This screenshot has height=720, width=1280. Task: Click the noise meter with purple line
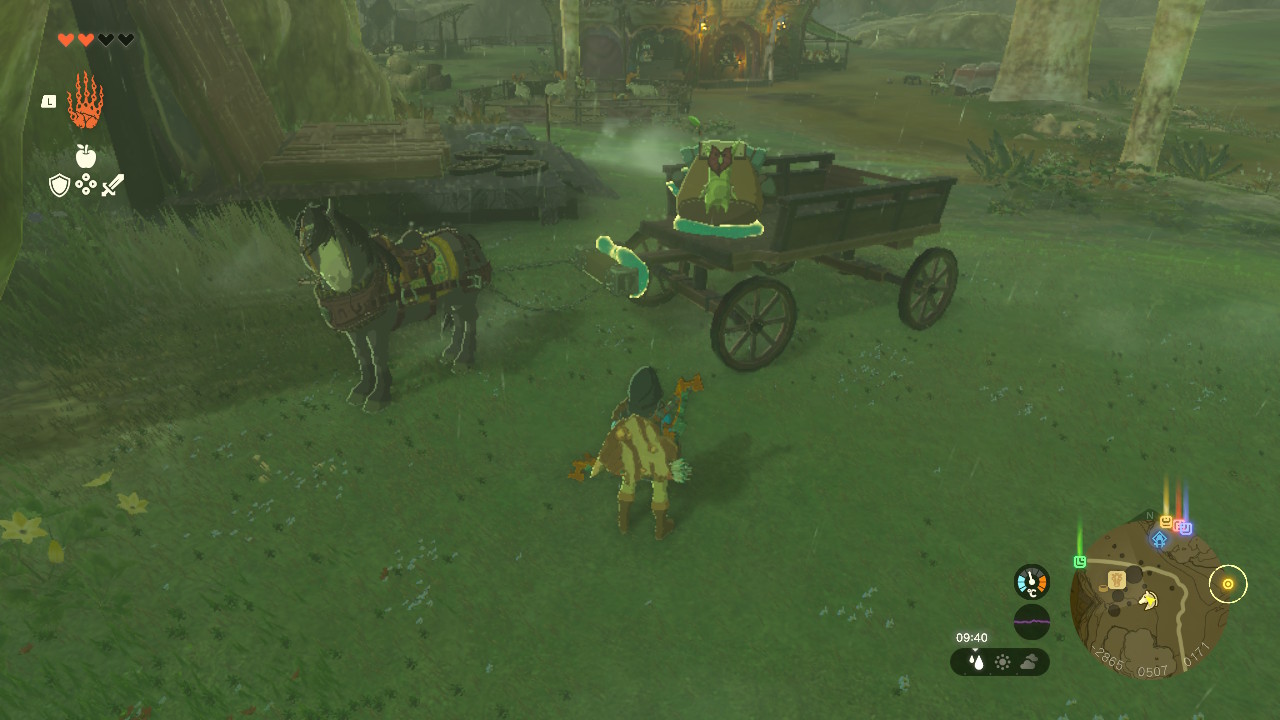(1031, 622)
